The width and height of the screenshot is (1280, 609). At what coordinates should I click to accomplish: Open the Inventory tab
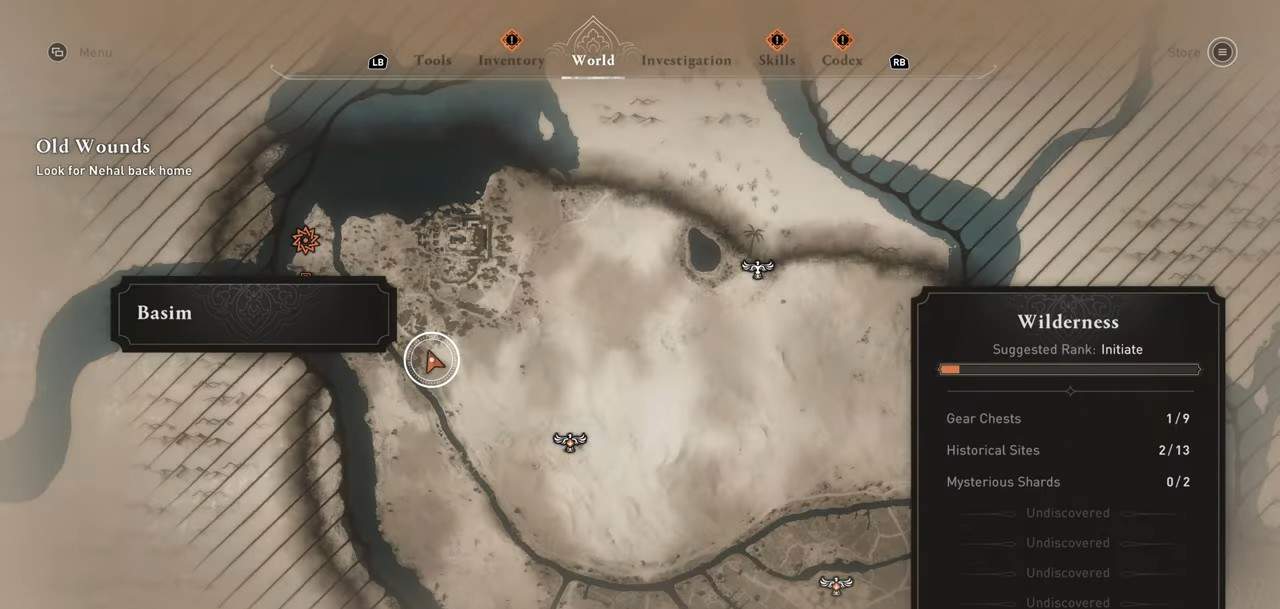tap(511, 60)
